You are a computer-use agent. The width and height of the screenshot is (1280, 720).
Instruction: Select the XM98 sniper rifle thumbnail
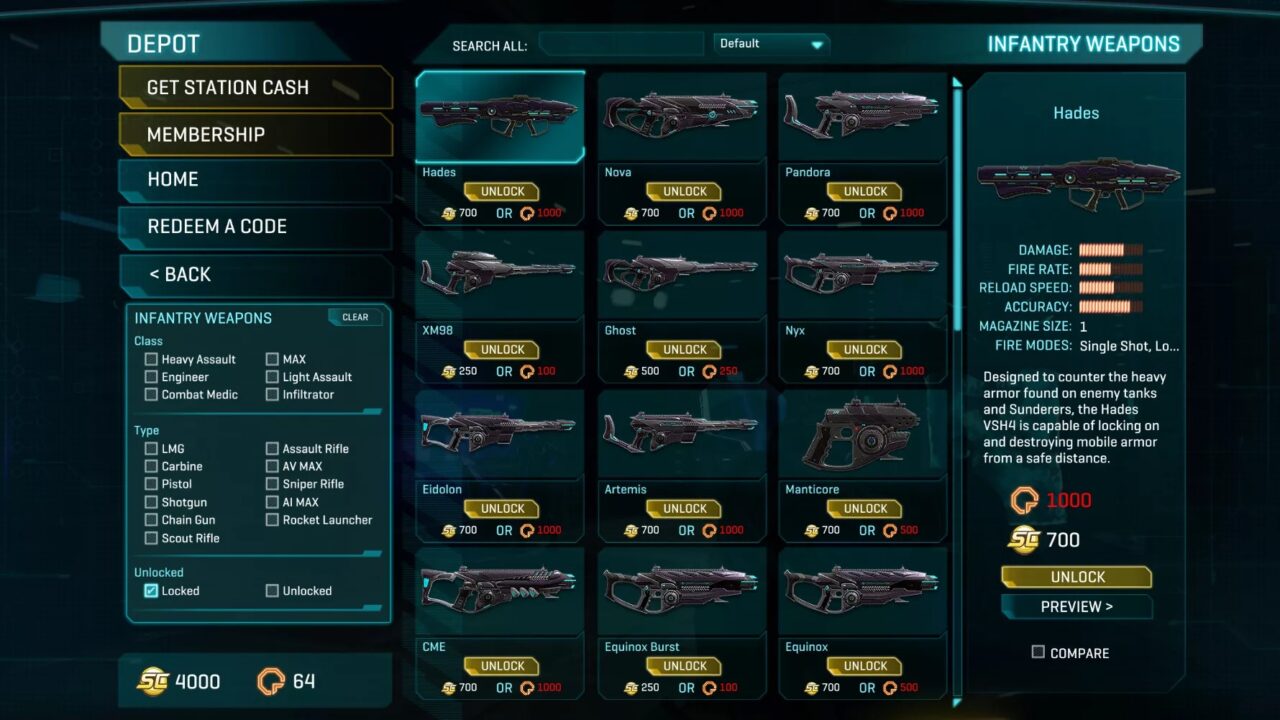point(499,273)
